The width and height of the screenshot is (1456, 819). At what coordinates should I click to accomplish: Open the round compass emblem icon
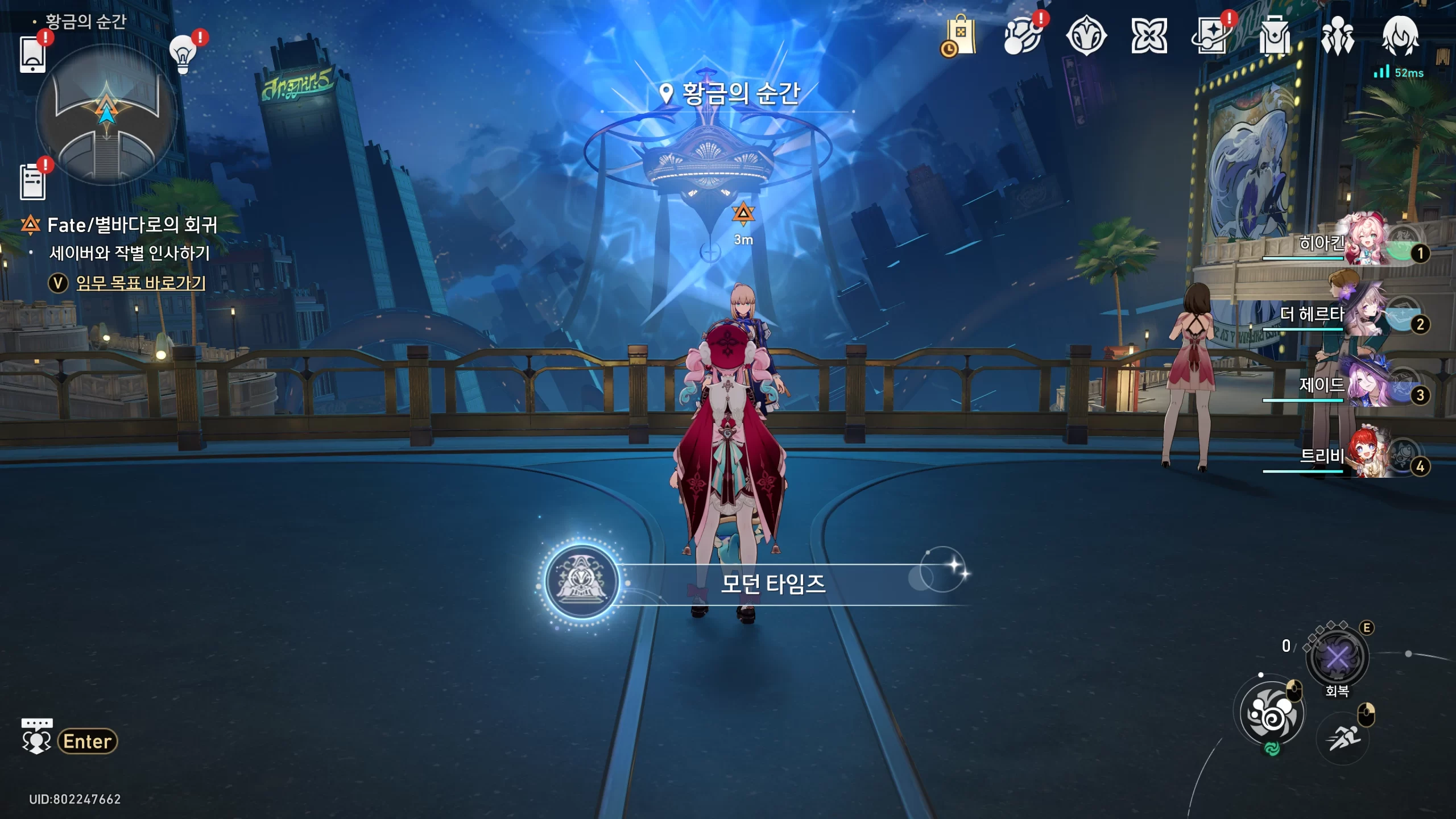1086,36
